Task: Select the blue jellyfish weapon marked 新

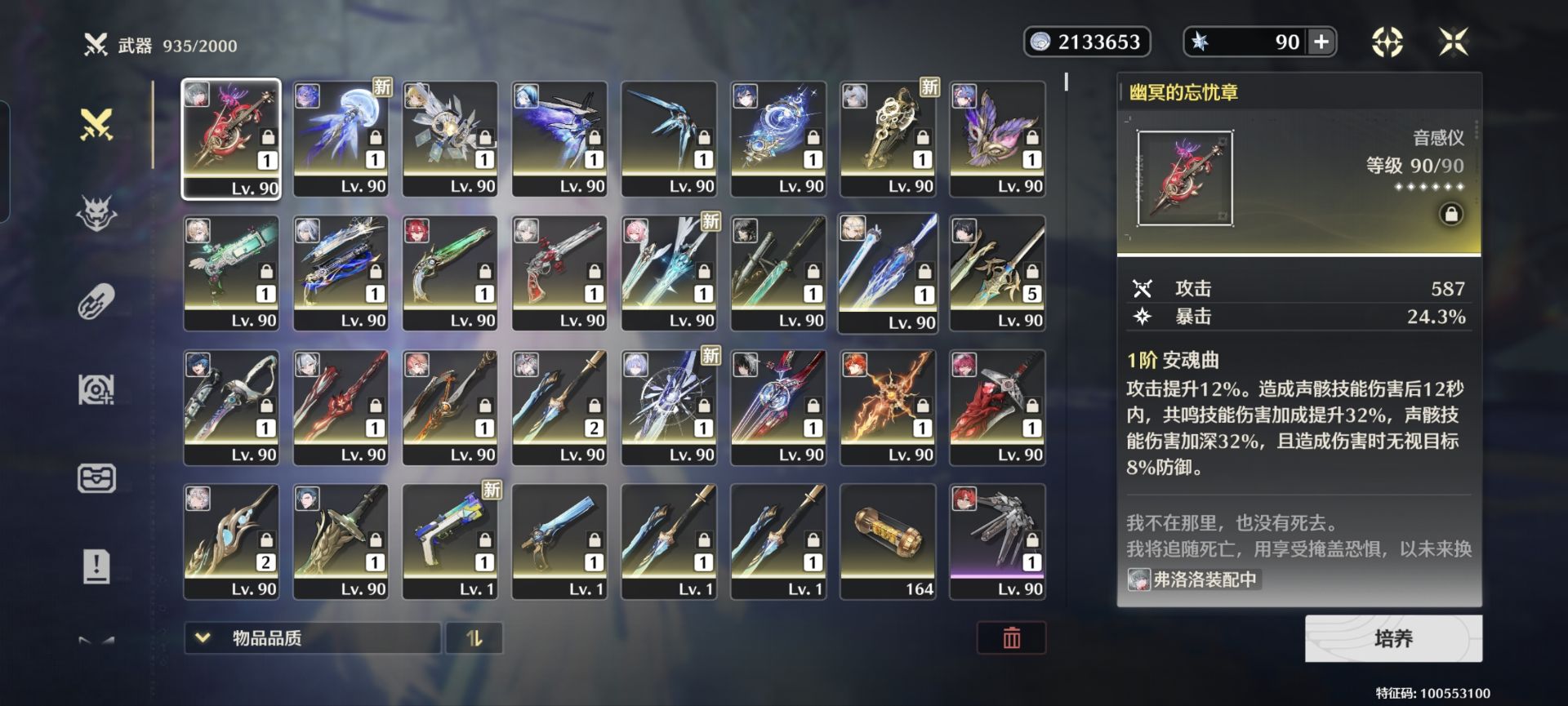Action: 341,139
